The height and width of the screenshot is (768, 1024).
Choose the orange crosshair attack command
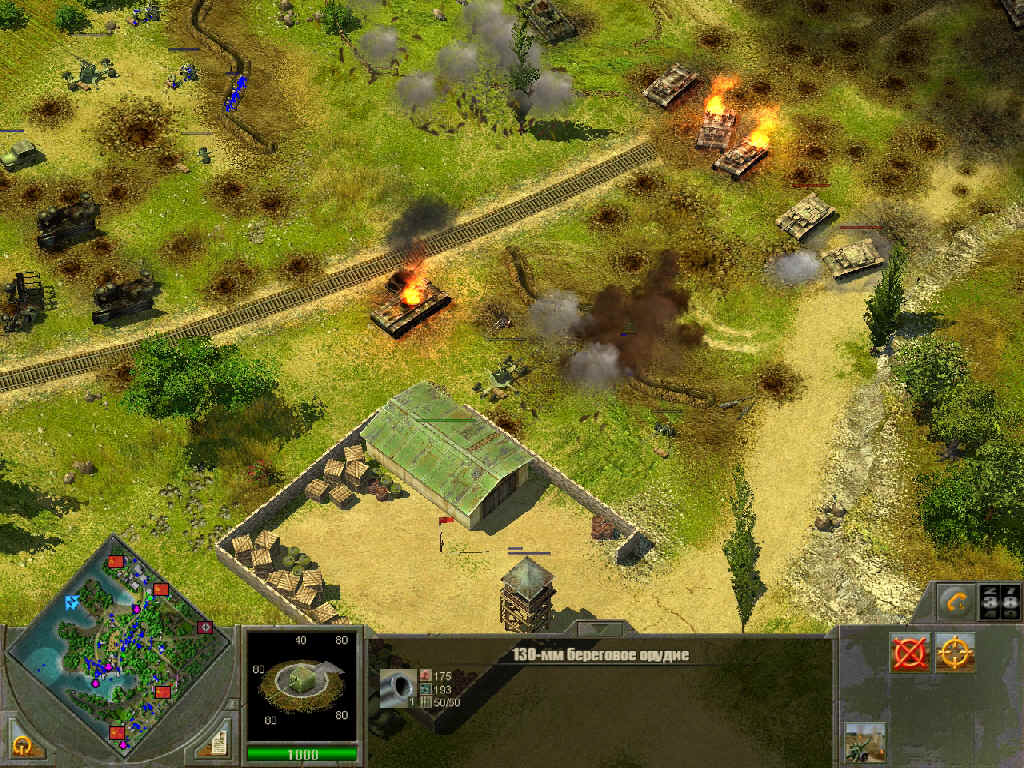tap(955, 653)
